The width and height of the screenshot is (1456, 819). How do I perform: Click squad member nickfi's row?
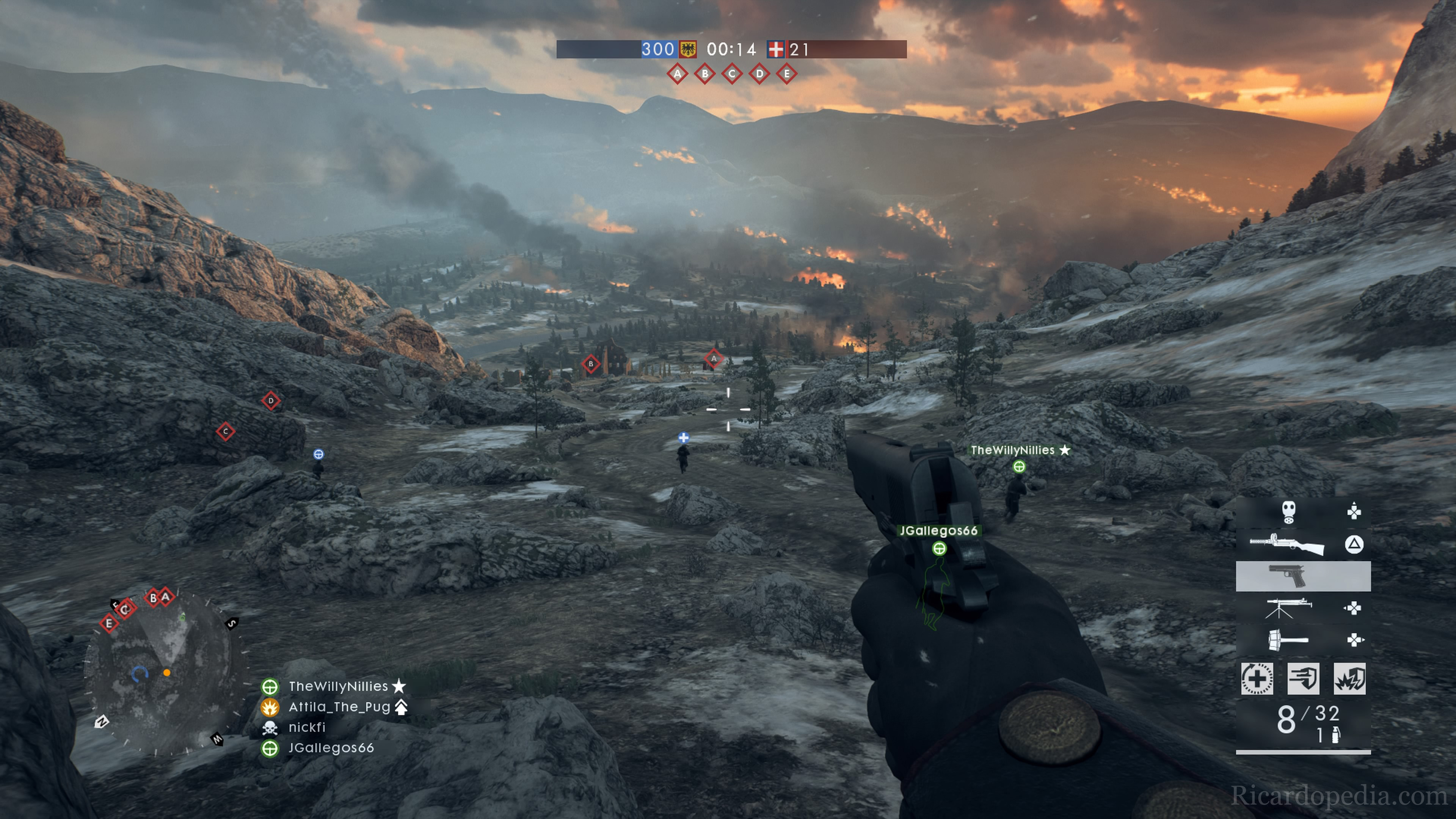pyautogui.click(x=307, y=727)
